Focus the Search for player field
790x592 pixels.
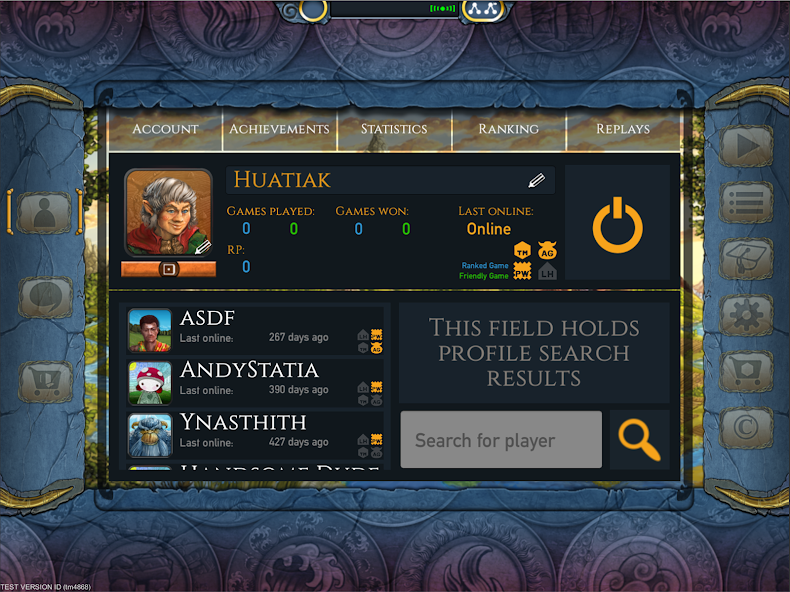coord(501,440)
